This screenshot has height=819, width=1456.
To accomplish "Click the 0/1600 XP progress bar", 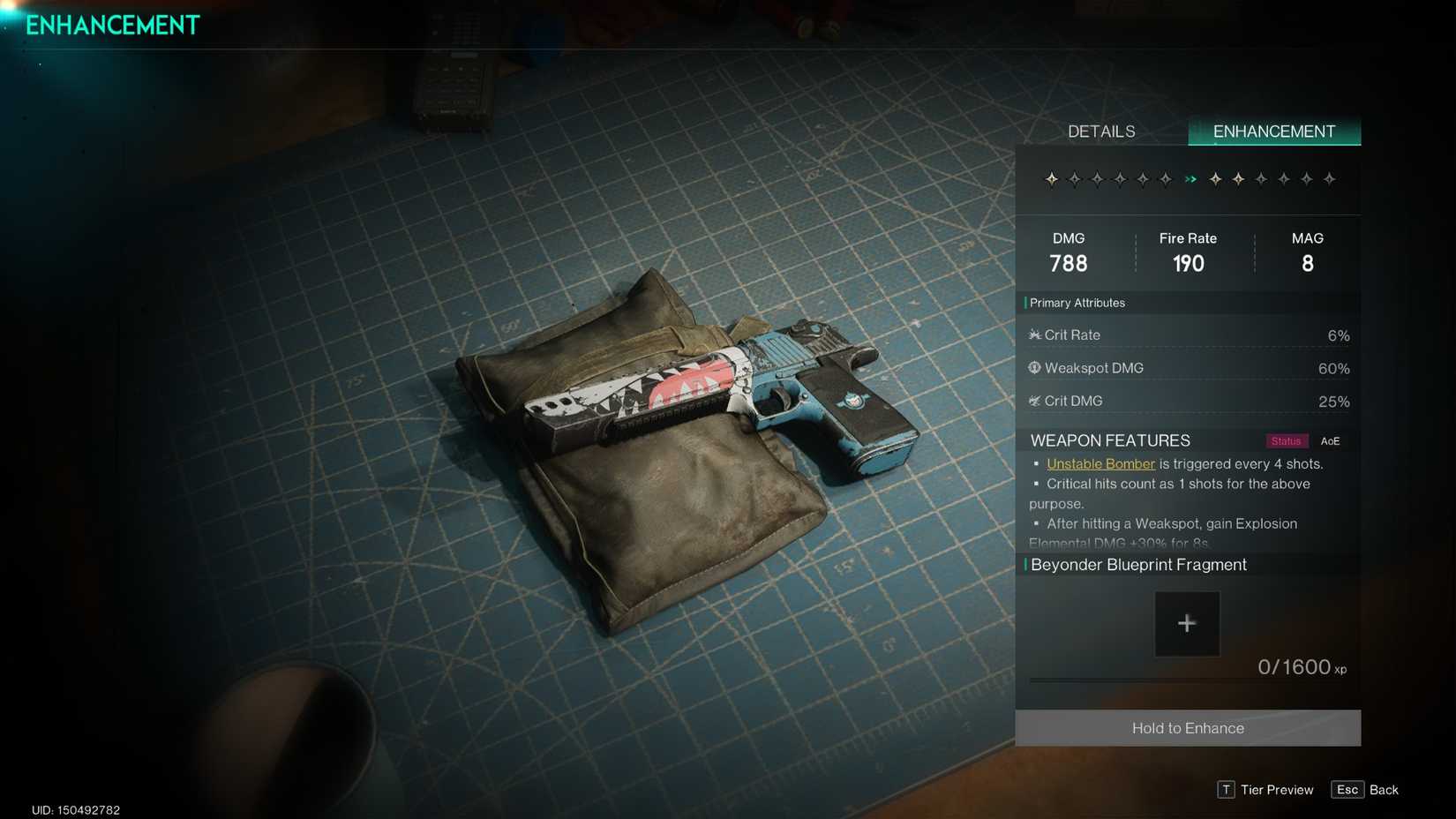I will click(x=1187, y=680).
